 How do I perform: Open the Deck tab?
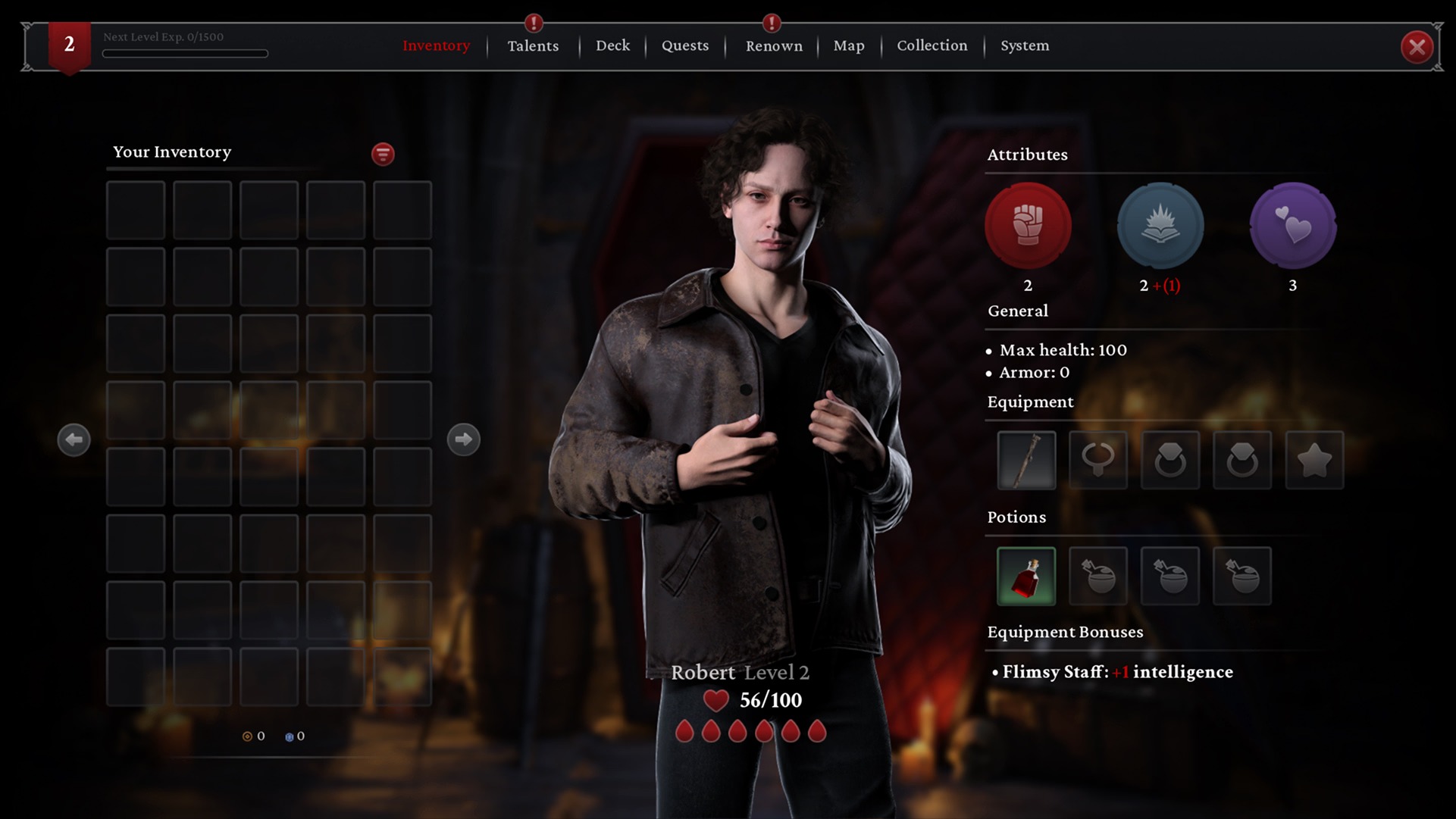click(x=612, y=45)
